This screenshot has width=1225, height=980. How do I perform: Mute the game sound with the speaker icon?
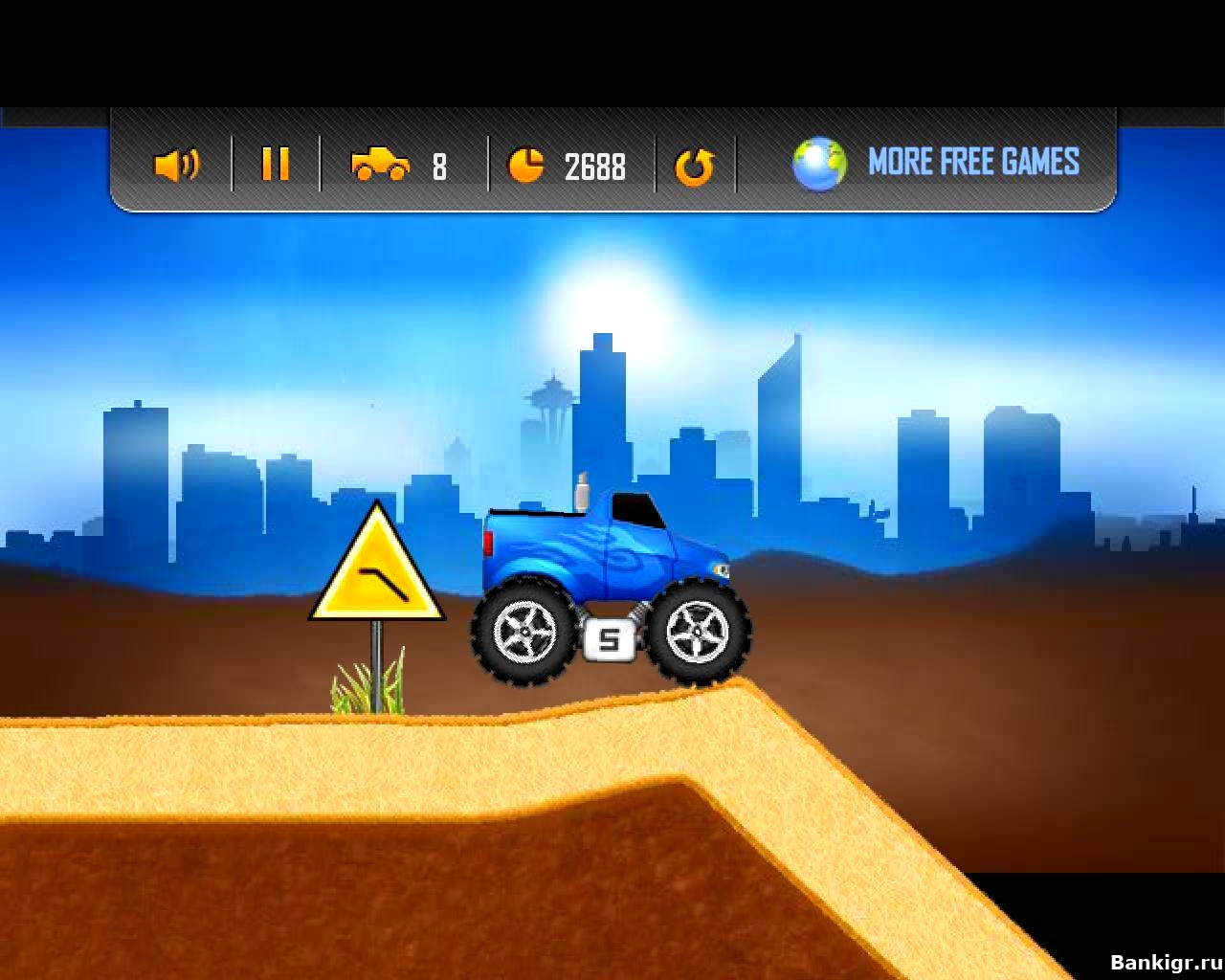[176, 165]
